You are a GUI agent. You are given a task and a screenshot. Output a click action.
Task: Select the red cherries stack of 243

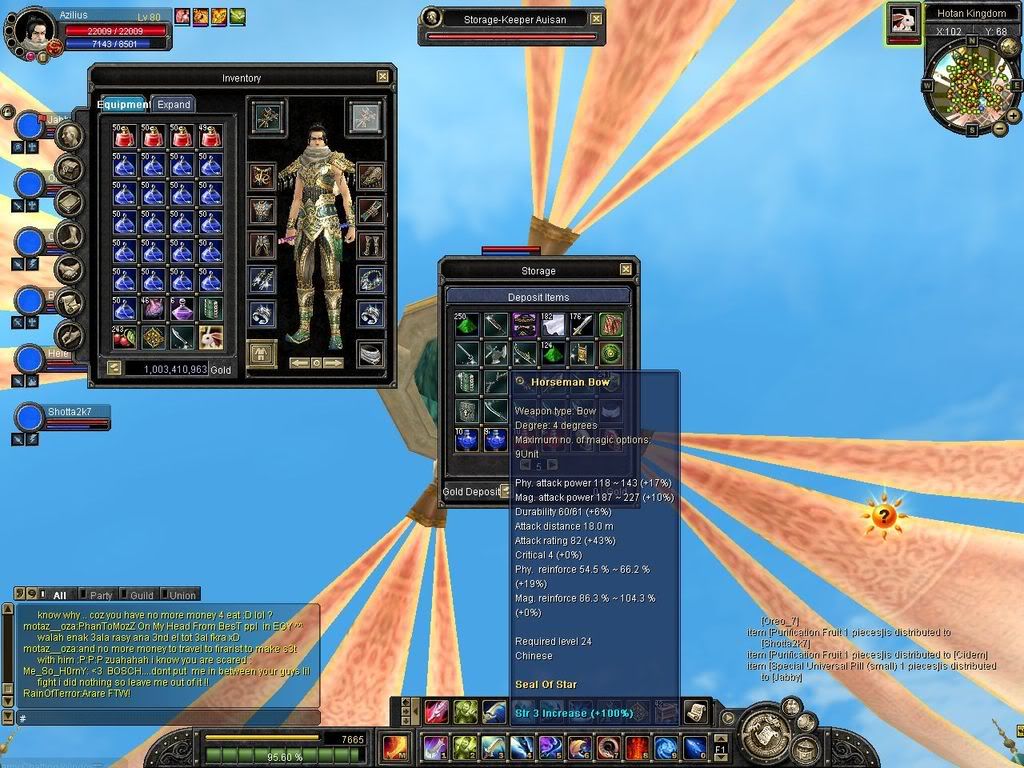[x=124, y=337]
